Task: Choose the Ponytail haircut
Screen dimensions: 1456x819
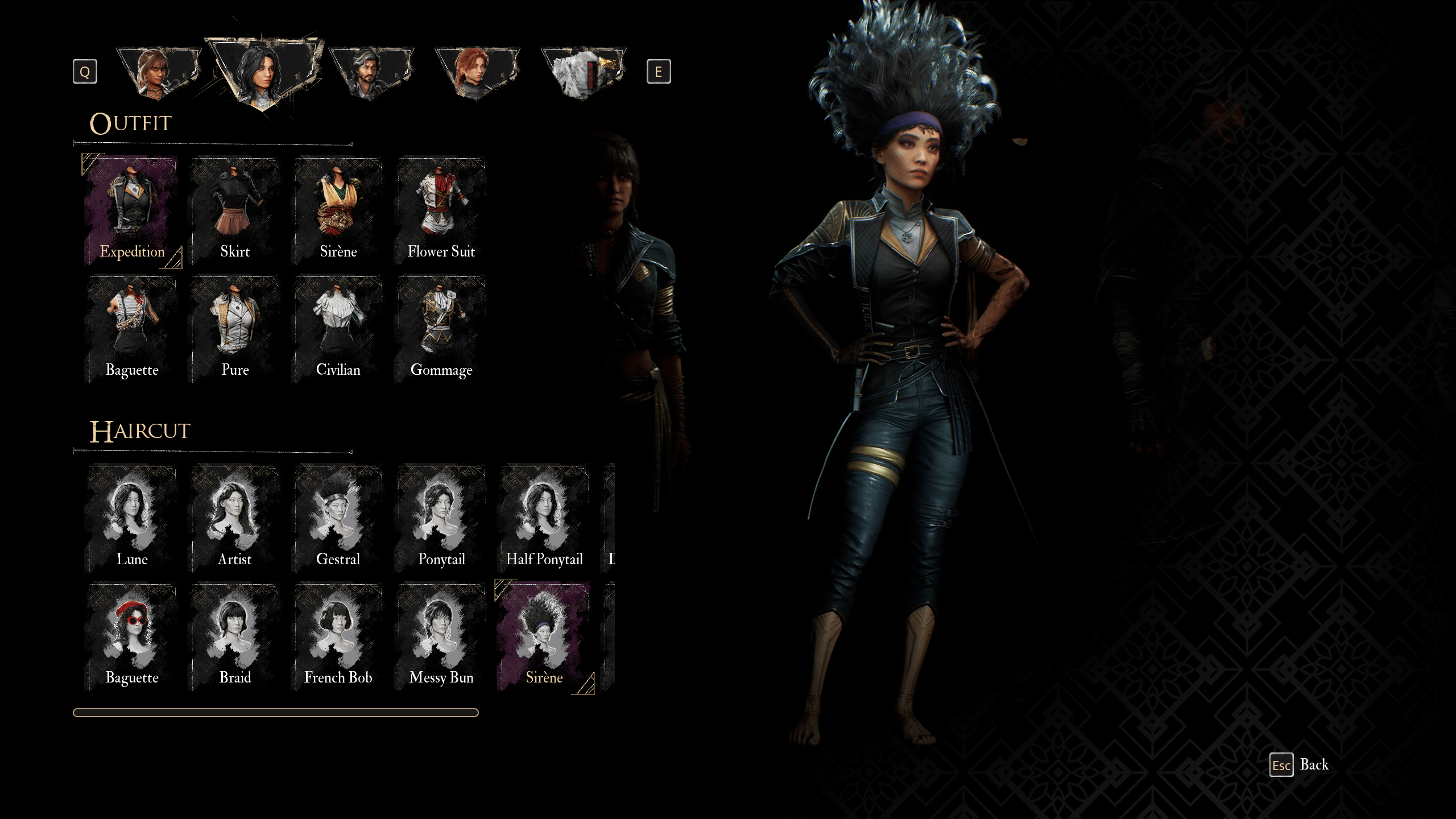Action: (441, 518)
